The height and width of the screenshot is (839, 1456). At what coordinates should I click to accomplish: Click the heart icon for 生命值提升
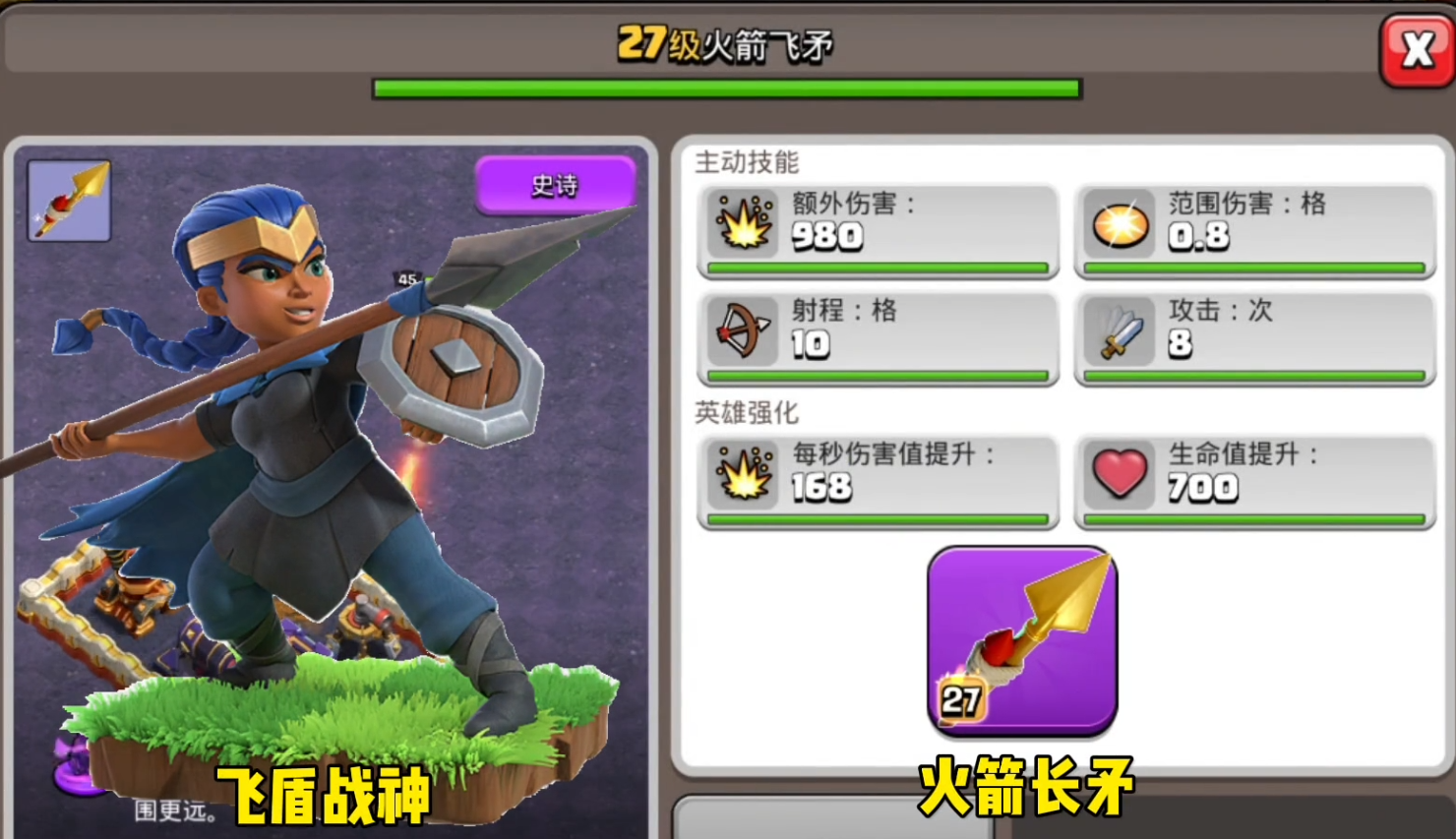(x=1121, y=477)
